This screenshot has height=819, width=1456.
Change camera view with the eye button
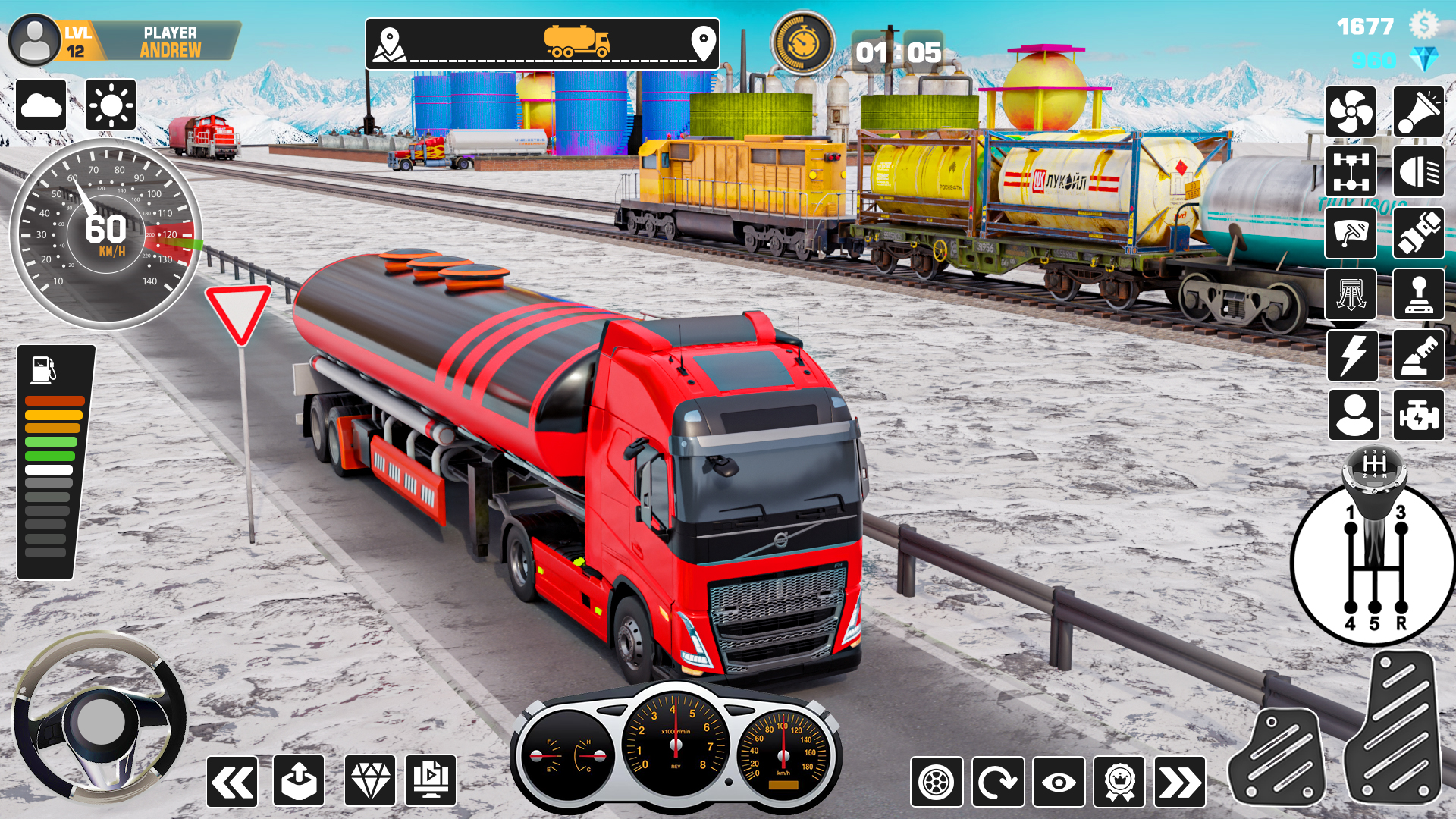[1059, 782]
